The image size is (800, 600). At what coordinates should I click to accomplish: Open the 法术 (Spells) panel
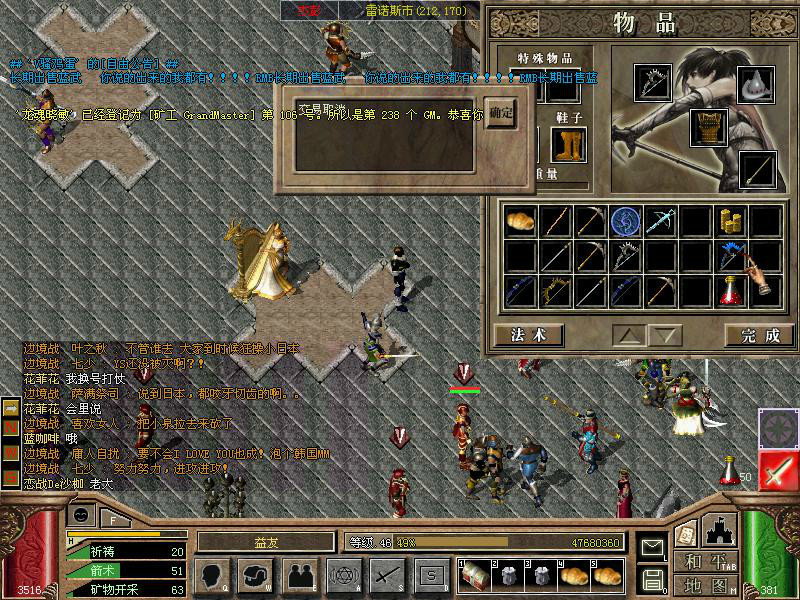(529, 335)
